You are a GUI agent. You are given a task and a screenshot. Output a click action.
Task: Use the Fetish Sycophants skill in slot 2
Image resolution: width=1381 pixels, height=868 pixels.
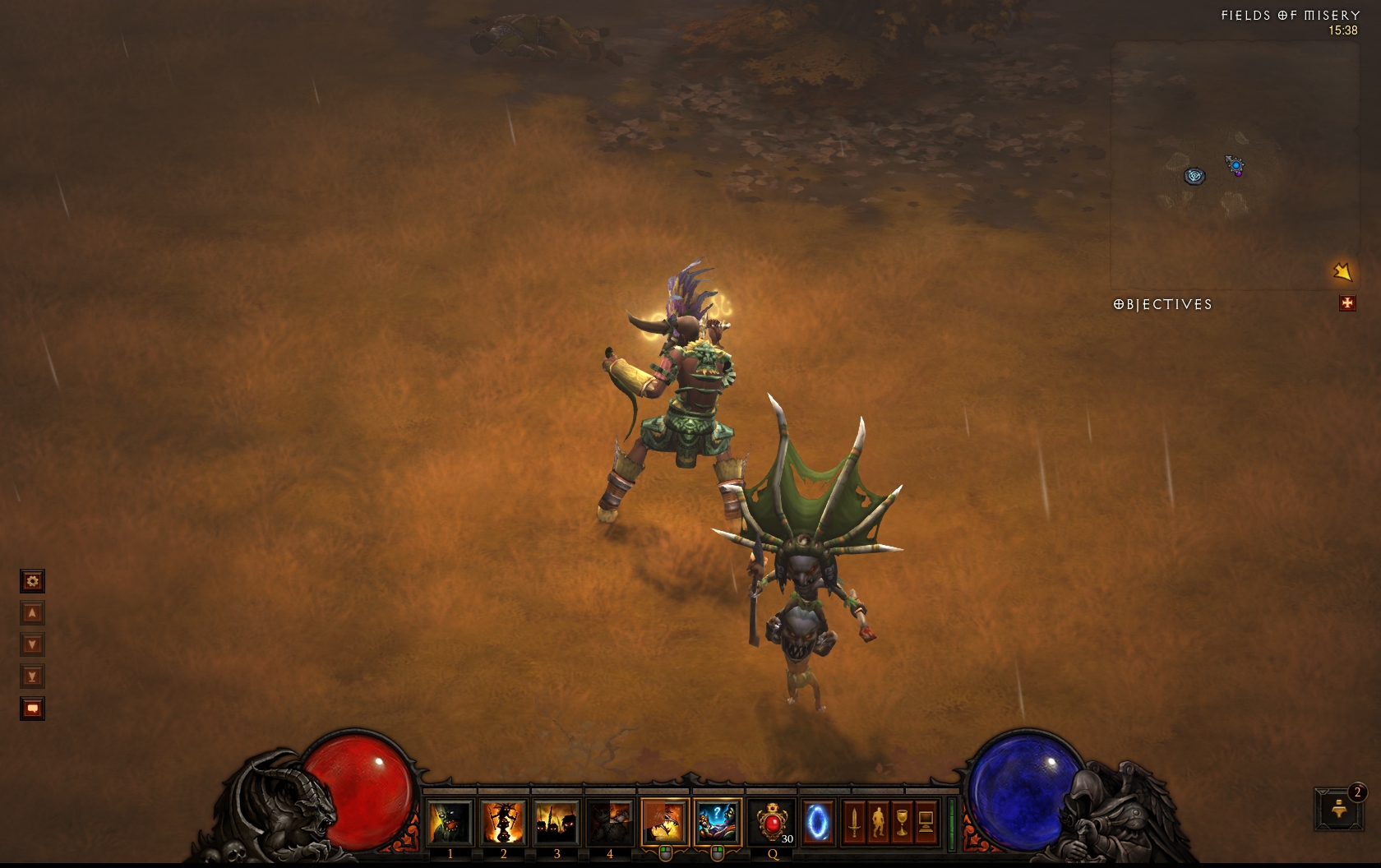tap(503, 822)
